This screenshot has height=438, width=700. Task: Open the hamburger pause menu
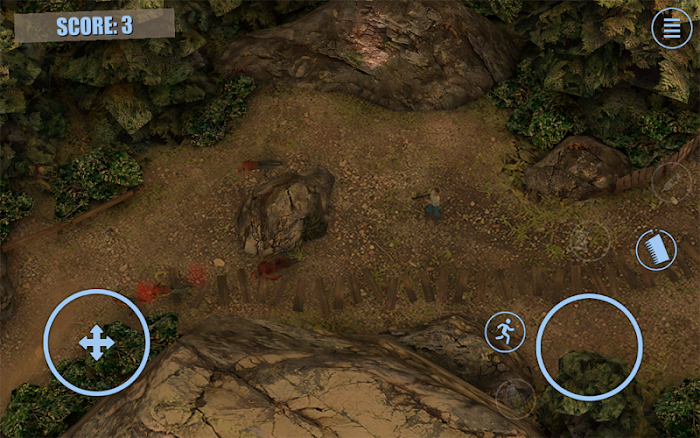671,28
